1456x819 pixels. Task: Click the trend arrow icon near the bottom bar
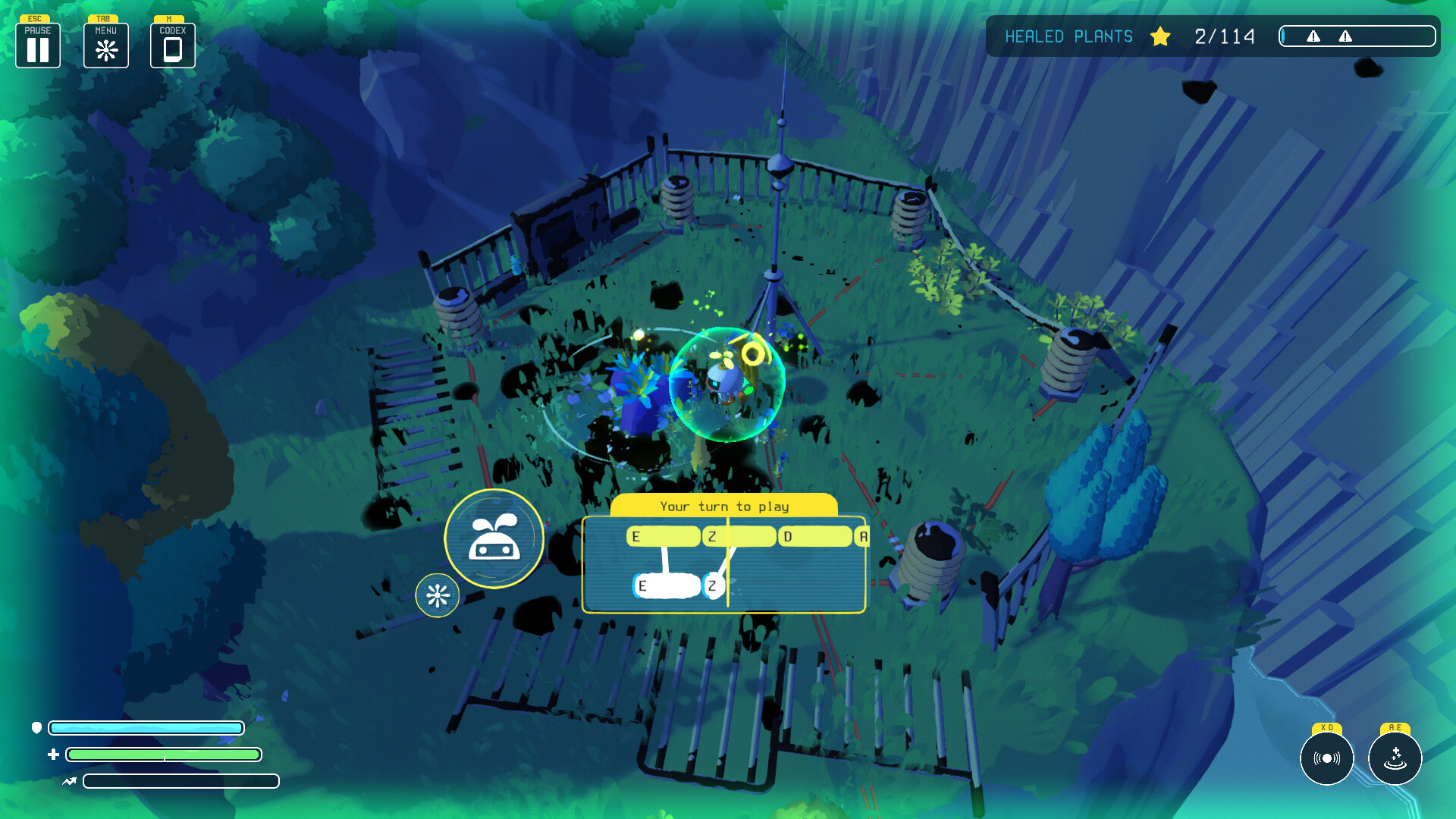68,781
